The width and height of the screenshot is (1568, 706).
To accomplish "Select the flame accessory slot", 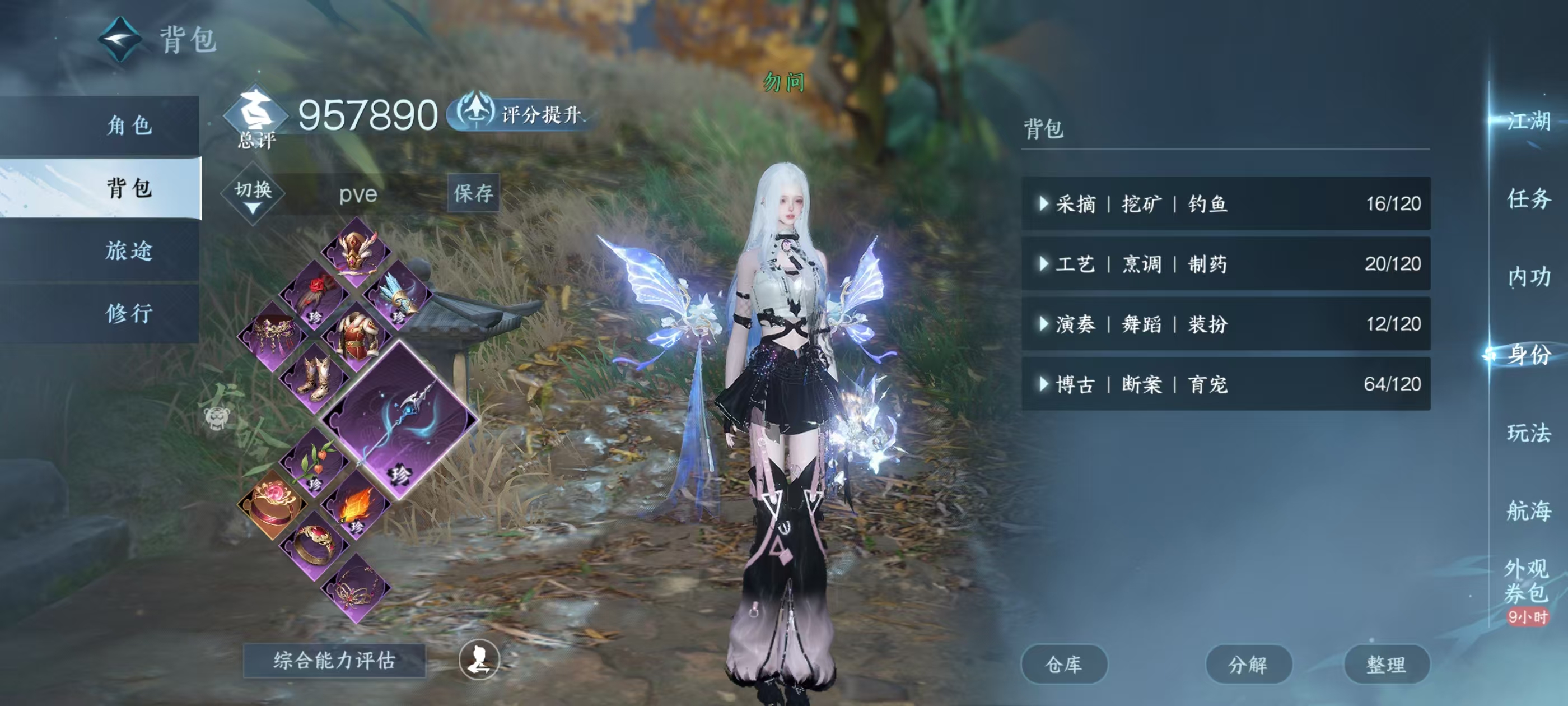I will tap(357, 504).
